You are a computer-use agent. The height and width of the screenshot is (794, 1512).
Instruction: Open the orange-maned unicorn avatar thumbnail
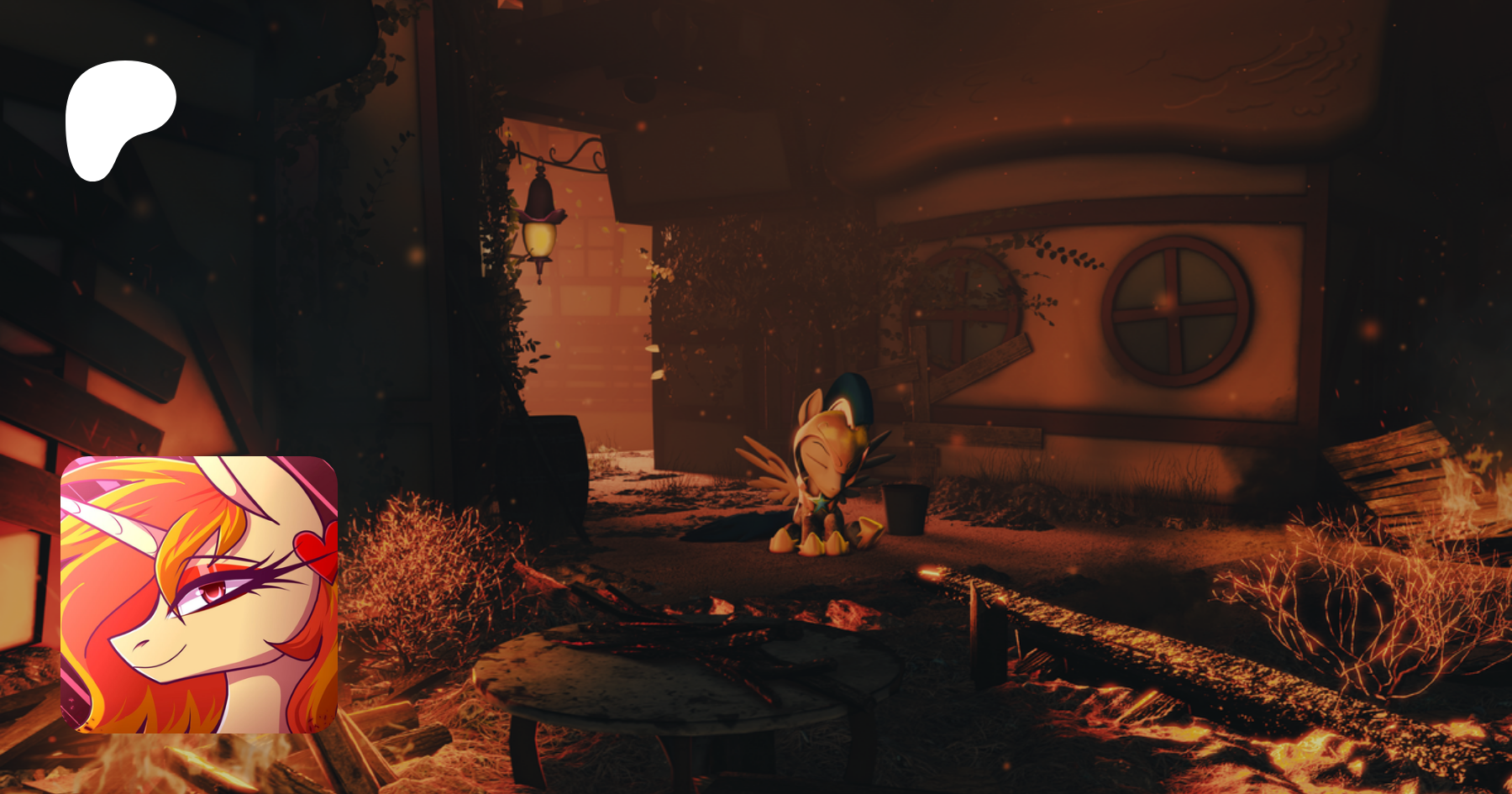click(x=199, y=594)
